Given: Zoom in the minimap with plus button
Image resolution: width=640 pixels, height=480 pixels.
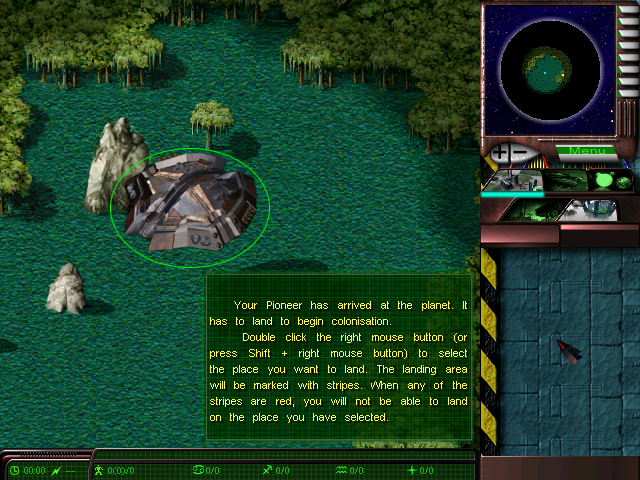Looking at the screenshot, I should point(497,153).
